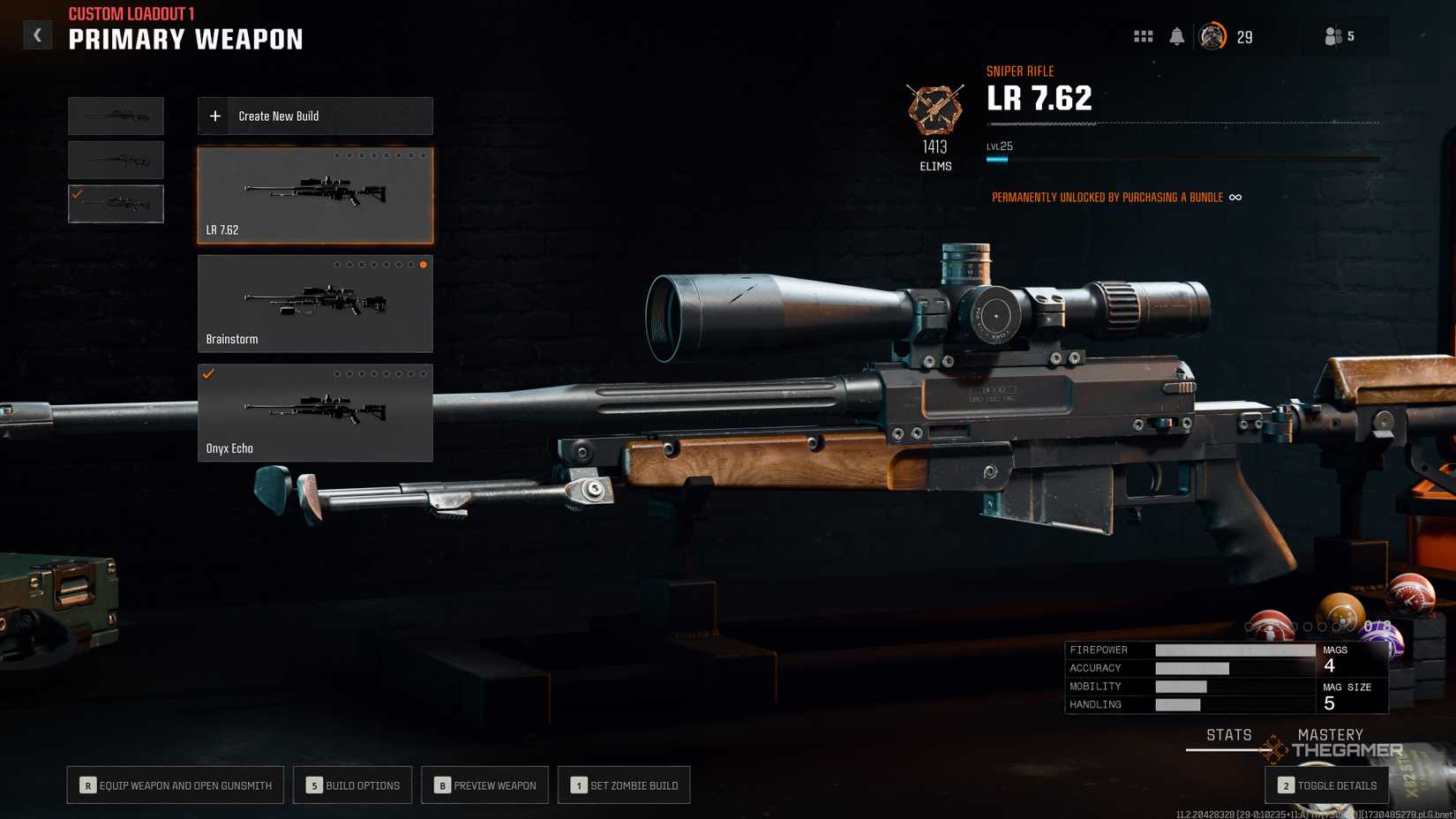
Task: Expand Build Options with button 5
Action: (x=352, y=785)
